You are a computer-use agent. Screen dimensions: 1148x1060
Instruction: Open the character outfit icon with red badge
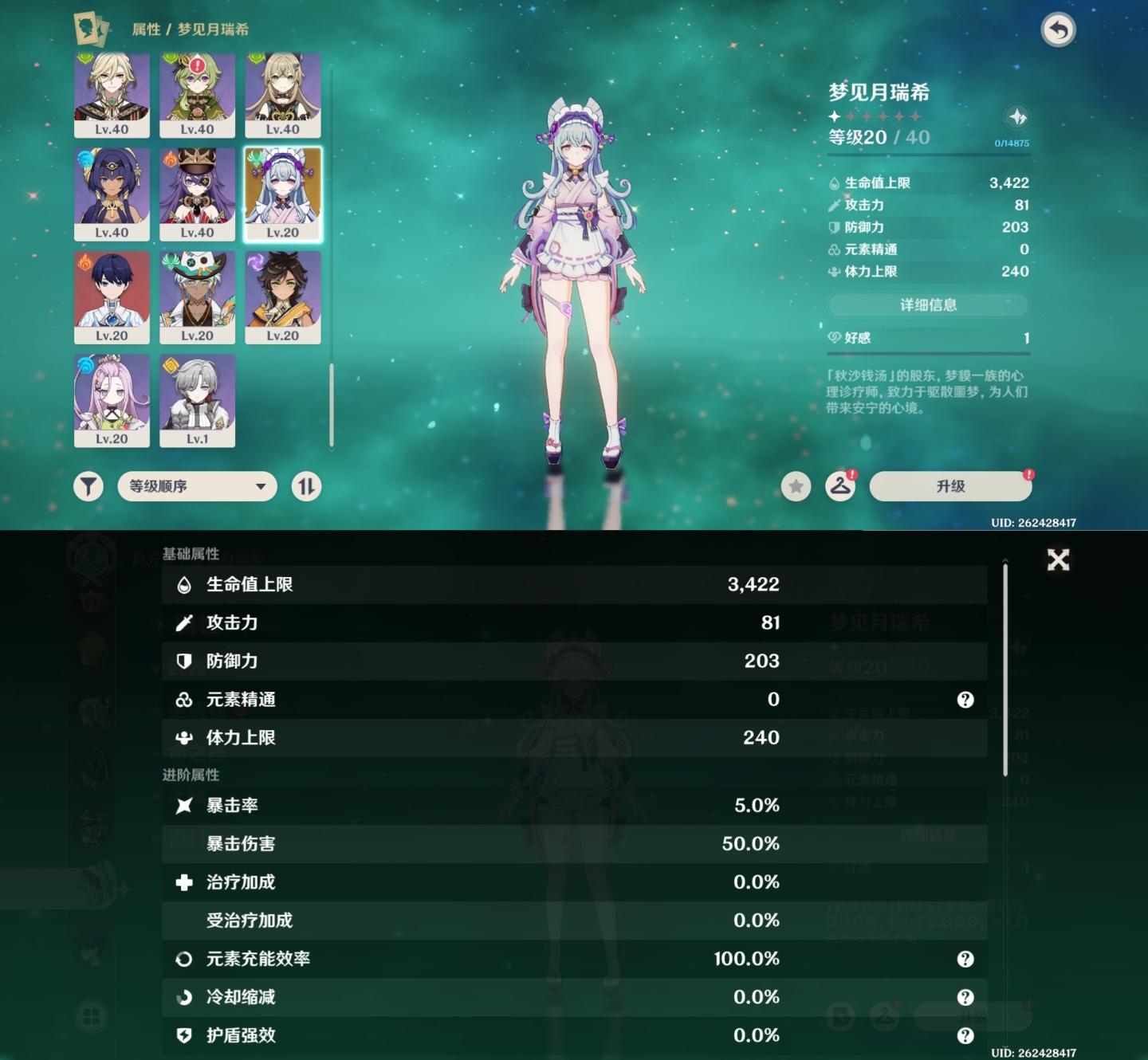point(839,486)
